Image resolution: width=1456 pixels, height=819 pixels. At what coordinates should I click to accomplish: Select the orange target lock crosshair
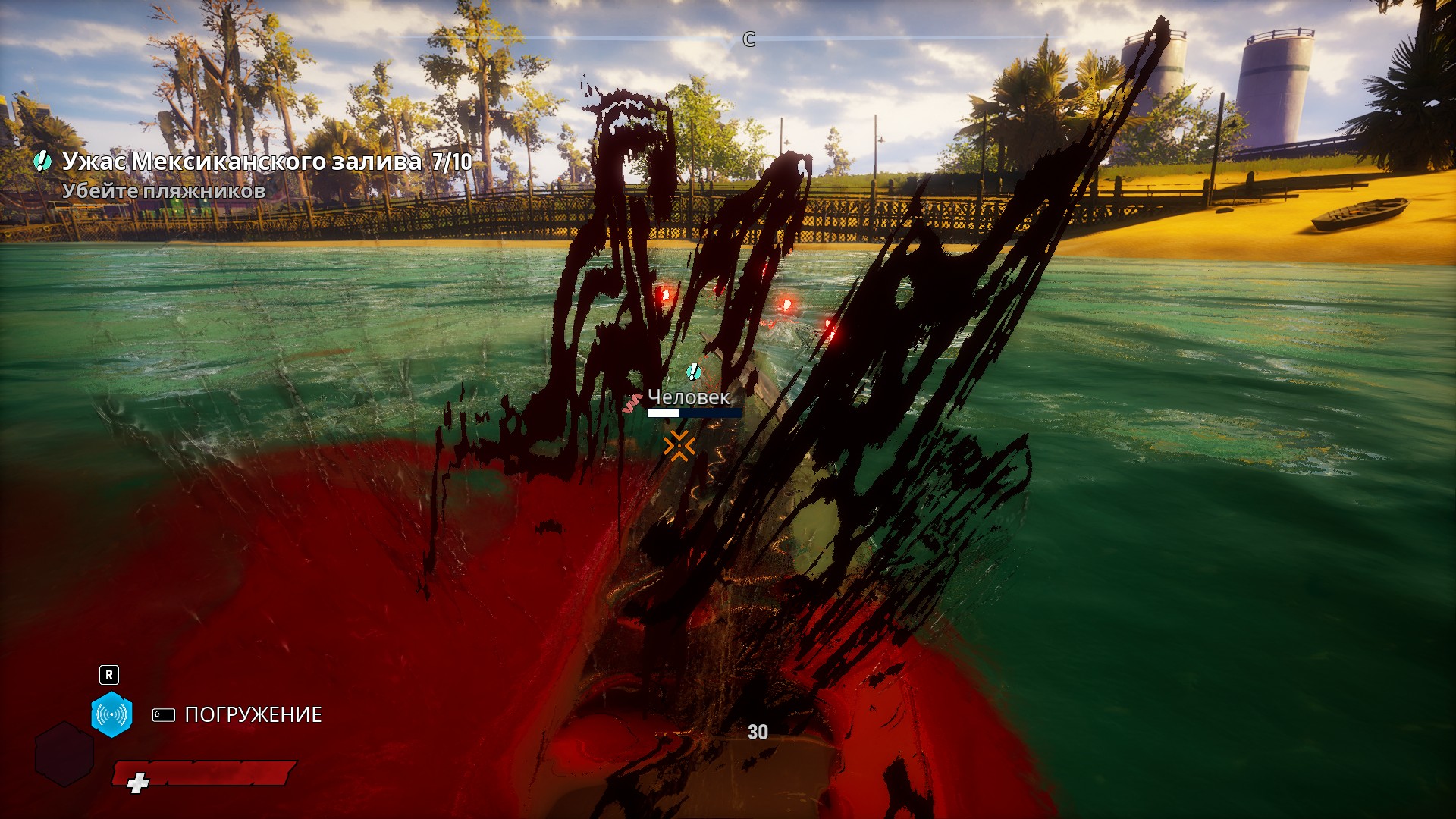click(x=679, y=446)
